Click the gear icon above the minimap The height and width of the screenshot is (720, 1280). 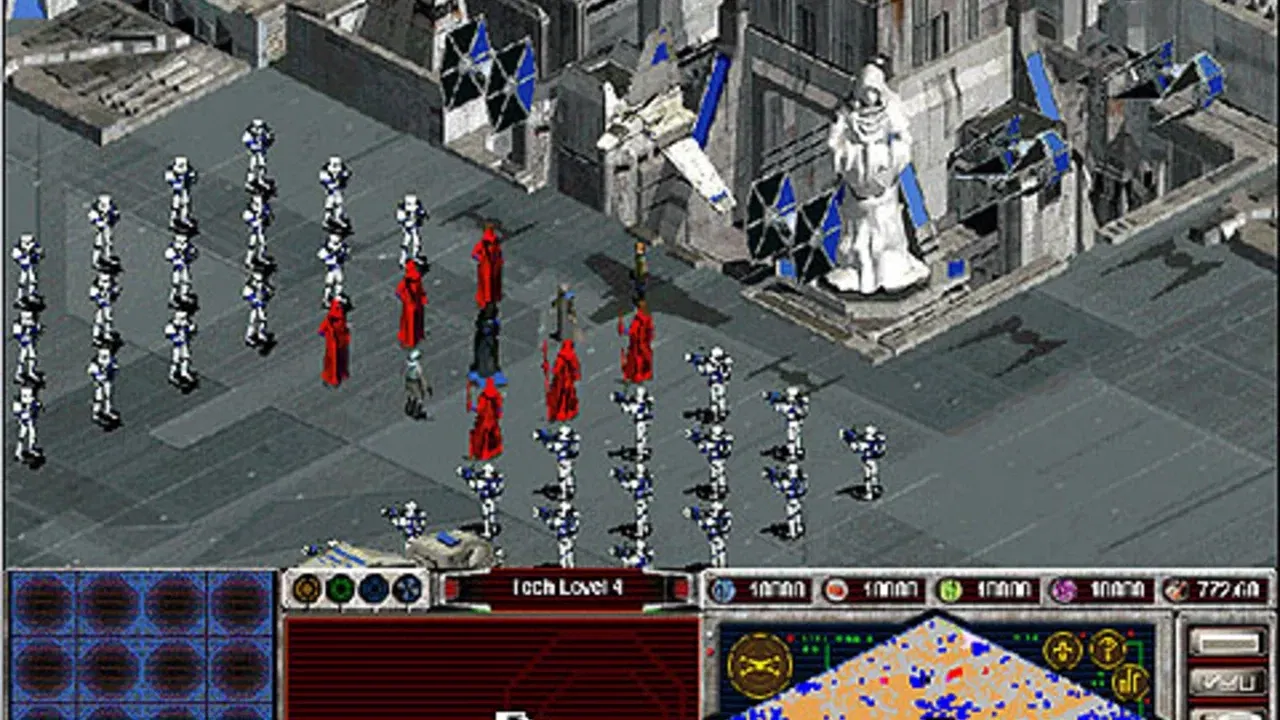1061,650
